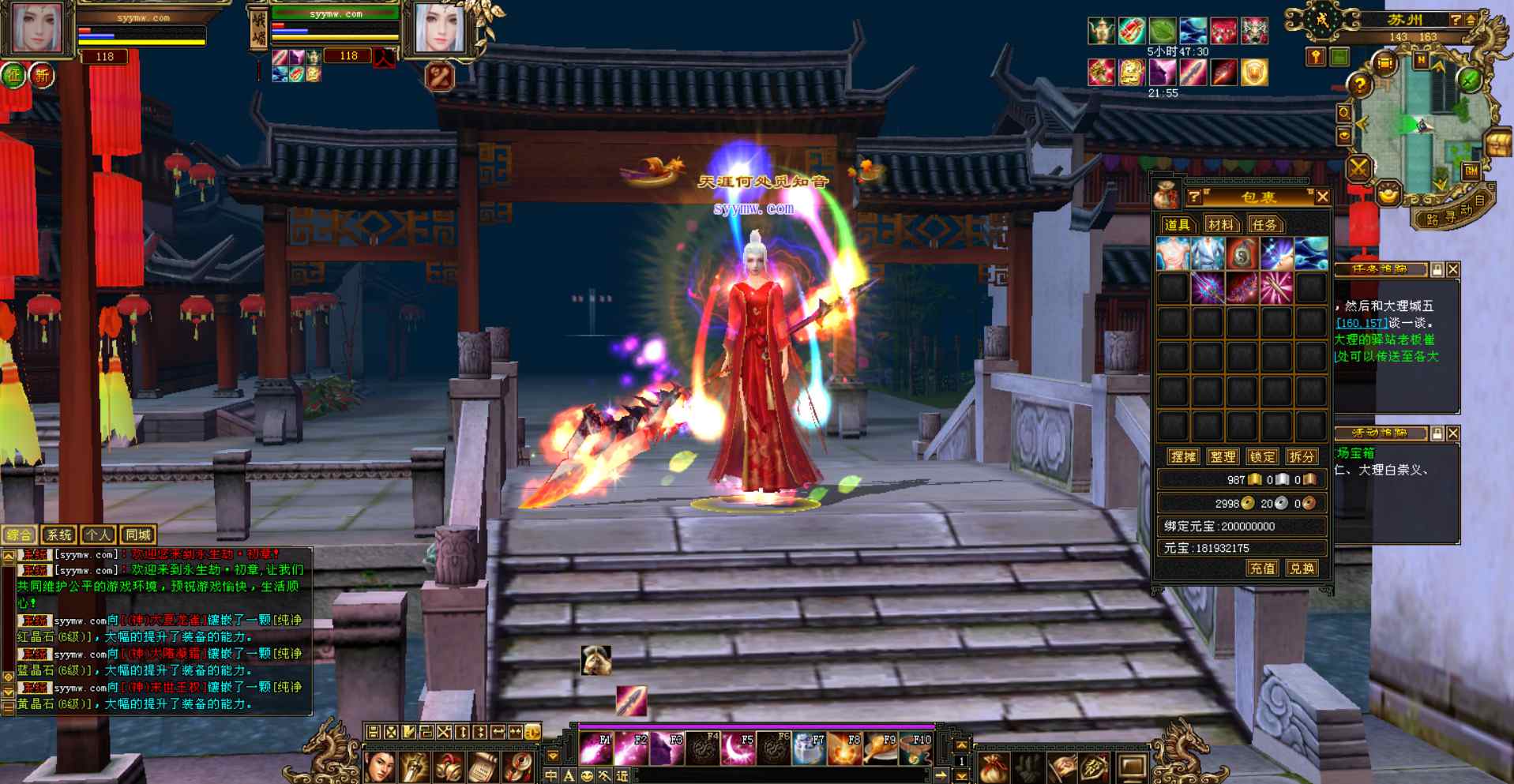Screen dimensions: 1514x784
Task: Open the 任务 tab in the bag
Action: (x=1264, y=225)
